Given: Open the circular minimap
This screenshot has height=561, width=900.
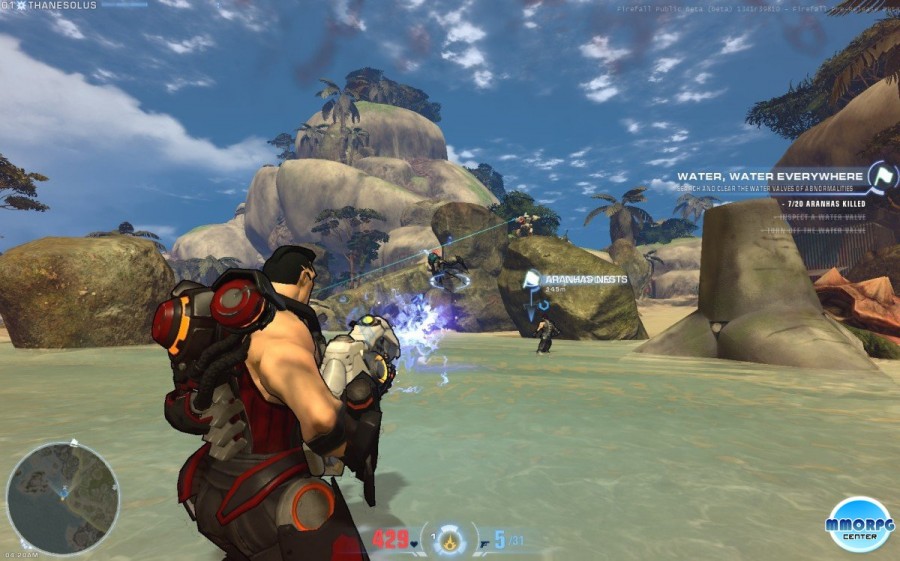Looking at the screenshot, I should pyautogui.click(x=62, y=499).
